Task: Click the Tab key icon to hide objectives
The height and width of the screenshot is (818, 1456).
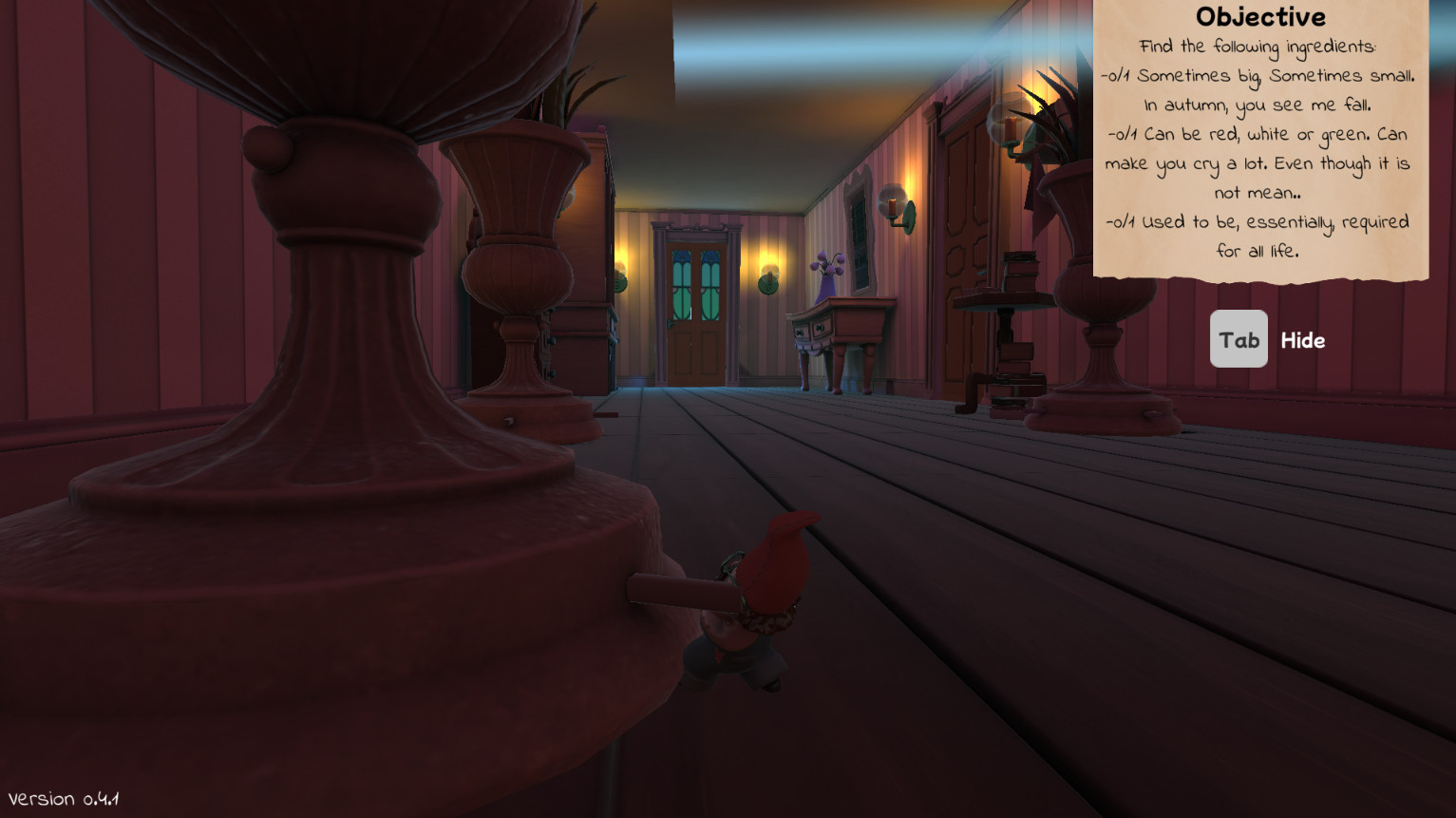Action: [1238, 338]
